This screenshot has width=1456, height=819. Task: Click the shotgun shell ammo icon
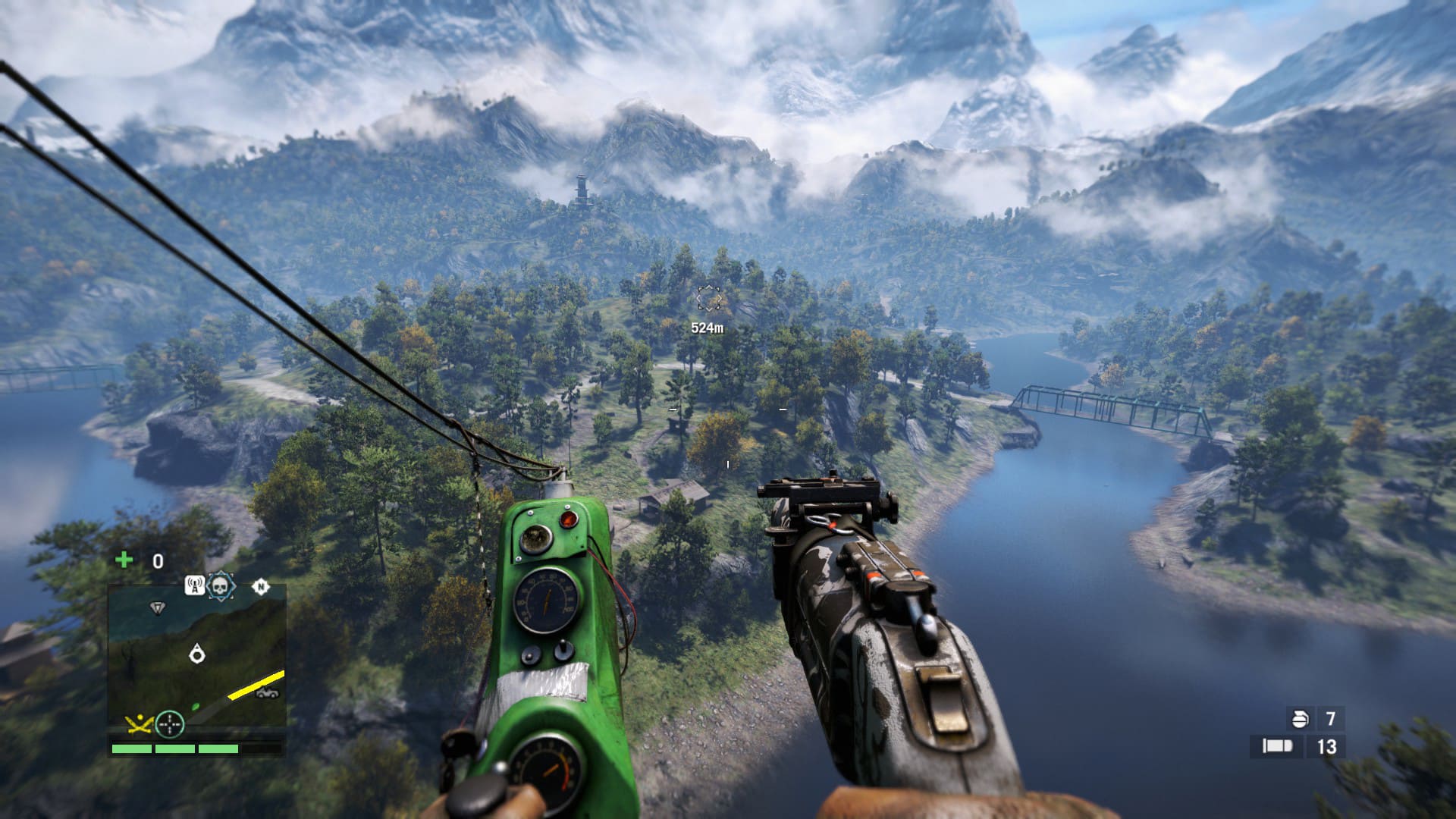(1277, 746)
